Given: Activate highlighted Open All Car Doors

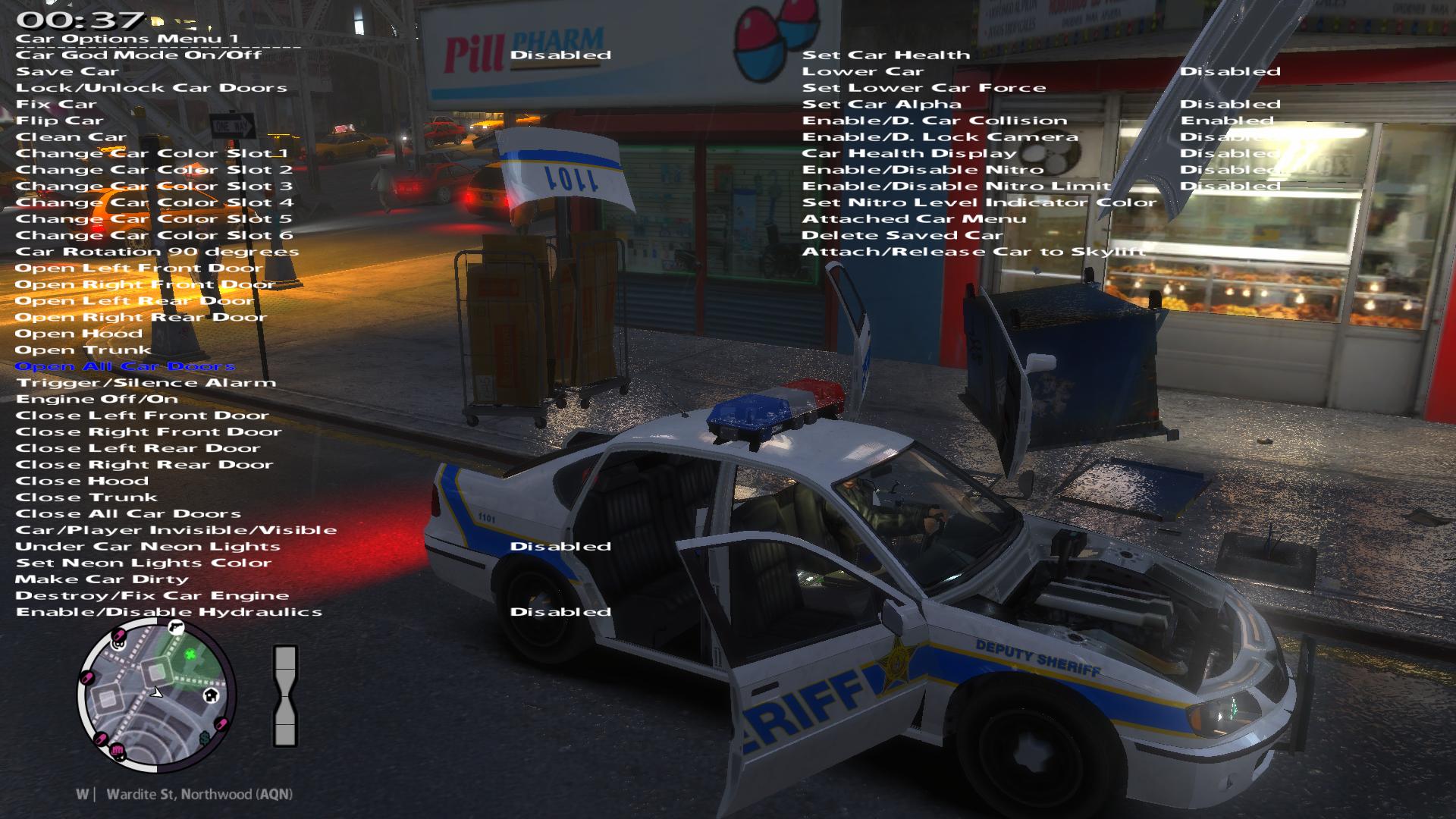Looking at the screenshot, I should [x=125, y=367].
